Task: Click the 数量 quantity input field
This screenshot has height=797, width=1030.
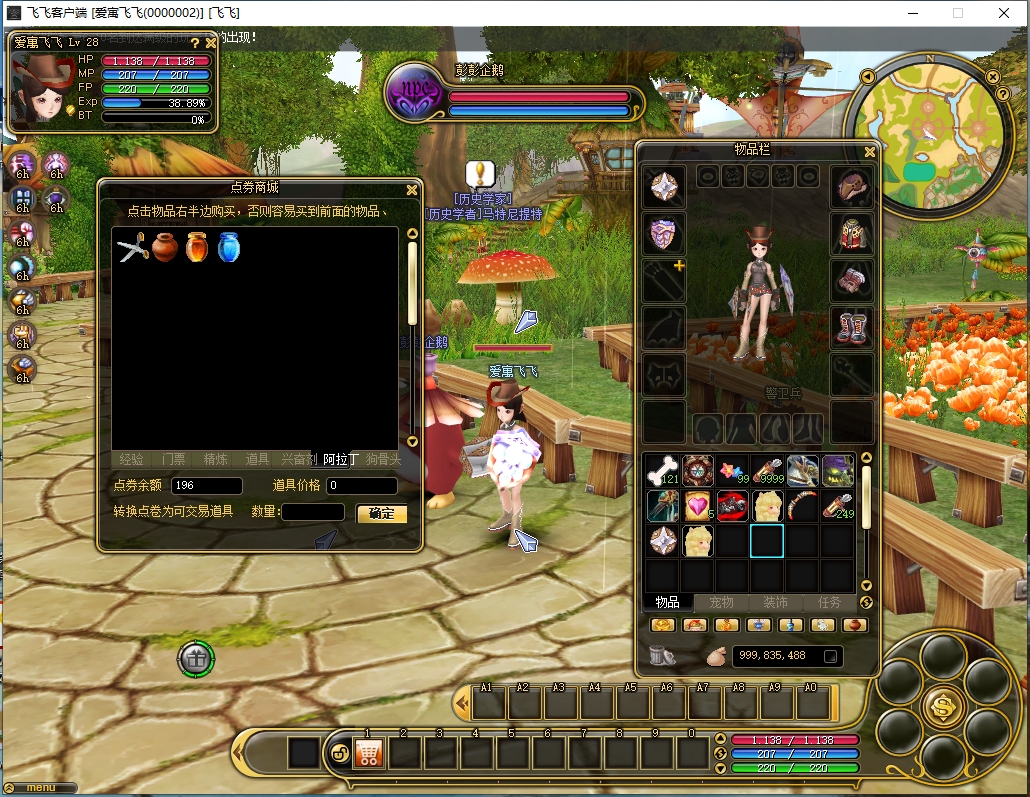Action: [x=312, y=512]
